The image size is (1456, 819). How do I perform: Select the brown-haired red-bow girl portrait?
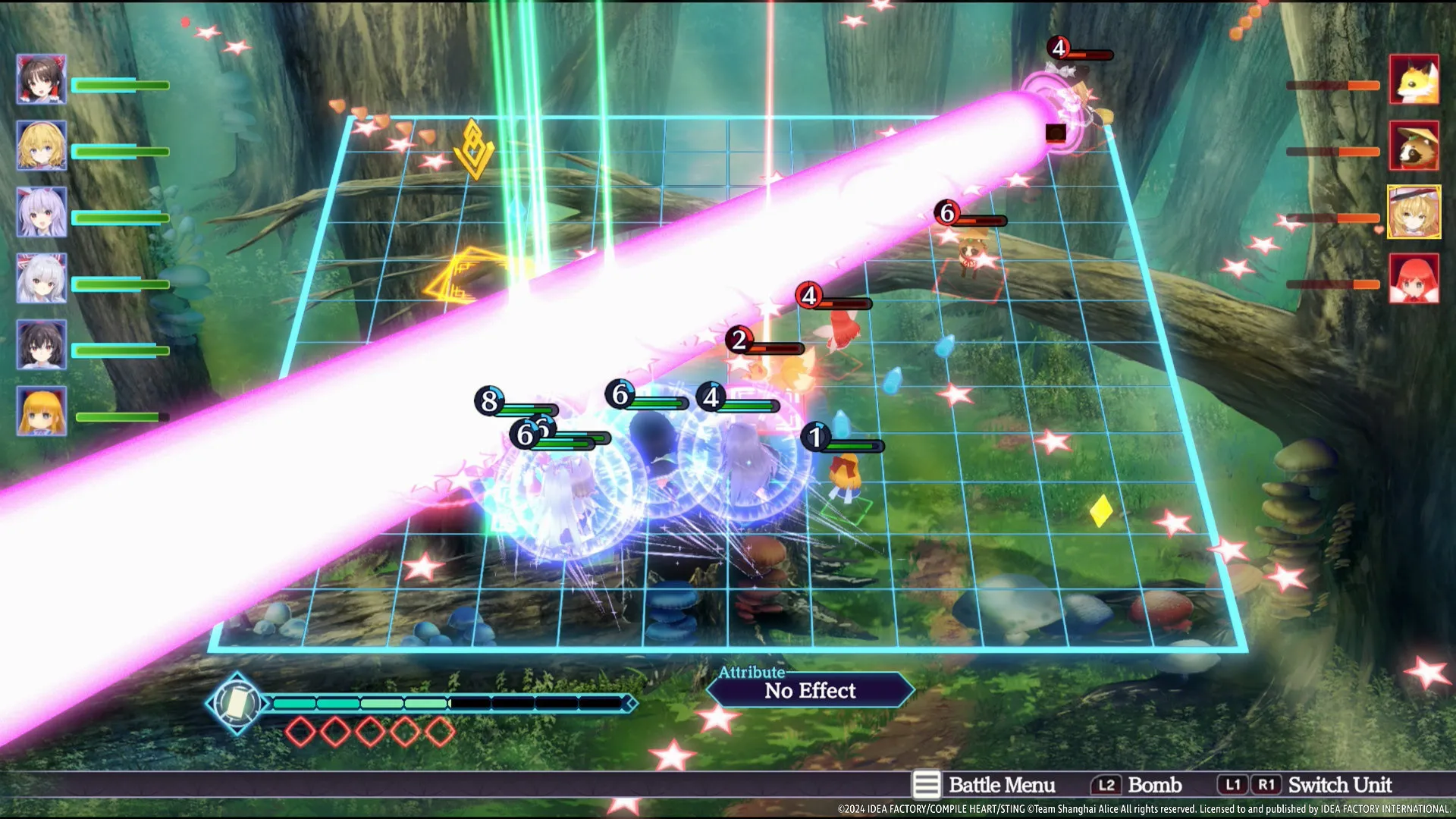tap(42, 79)
